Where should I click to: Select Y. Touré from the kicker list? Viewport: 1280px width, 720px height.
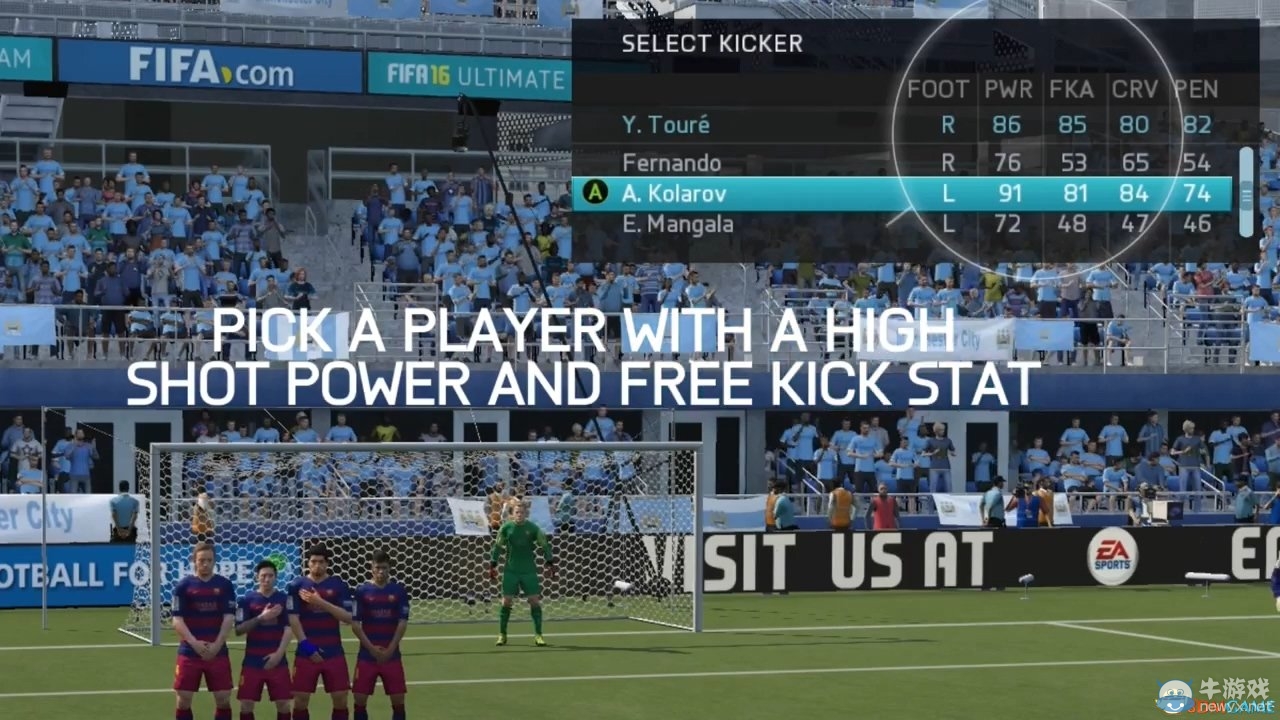(667, 125)
